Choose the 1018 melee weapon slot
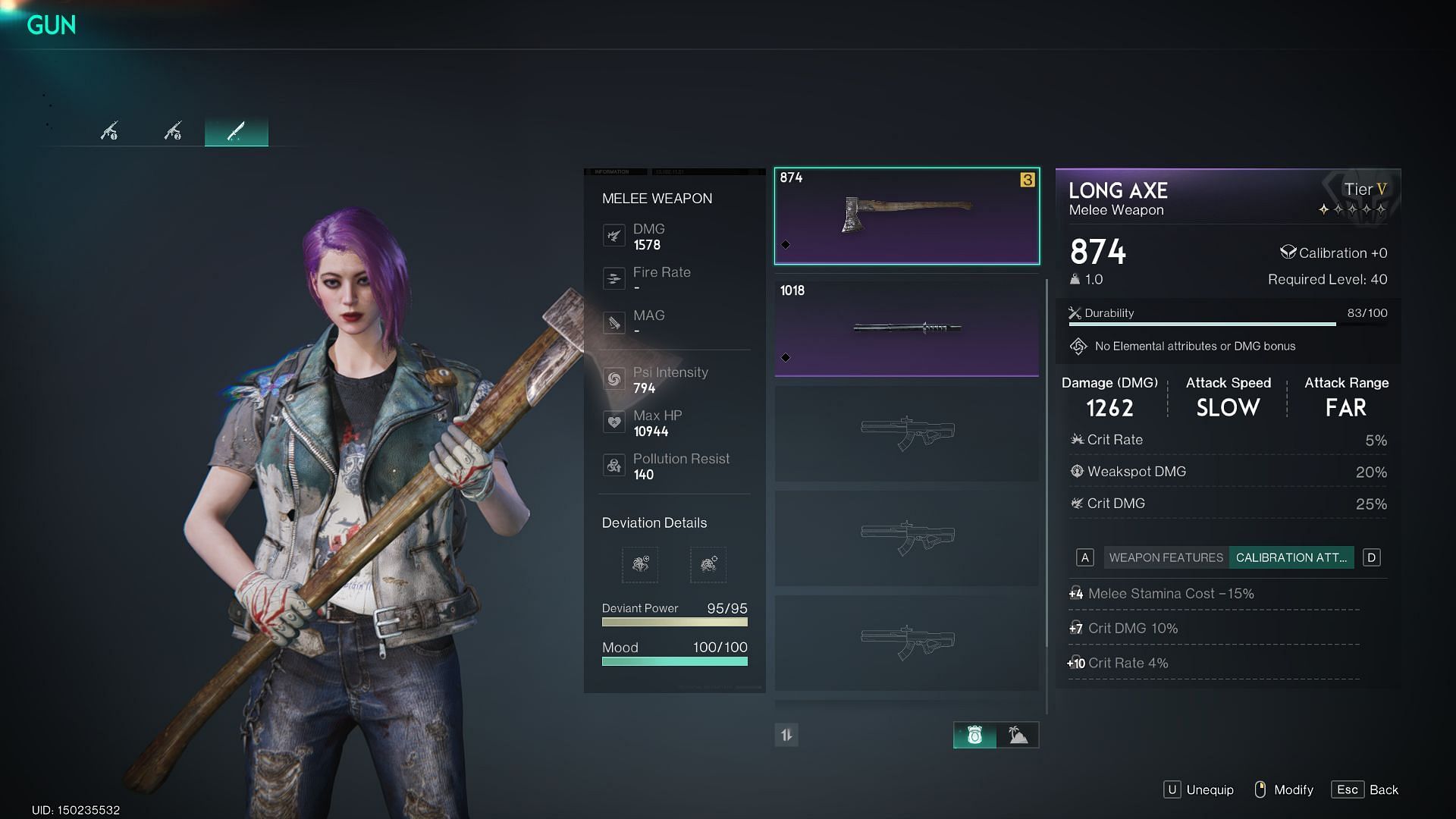Screen dimensions: 1456x819 [x=906, y=328]
